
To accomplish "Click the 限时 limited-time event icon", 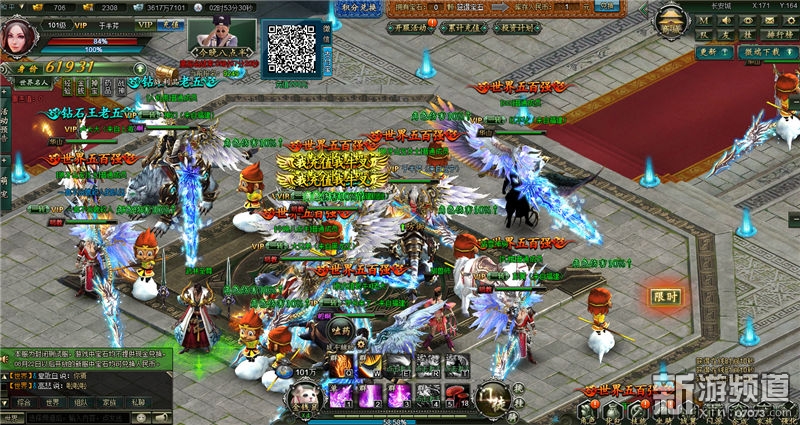I will click(x=663, y=297).
